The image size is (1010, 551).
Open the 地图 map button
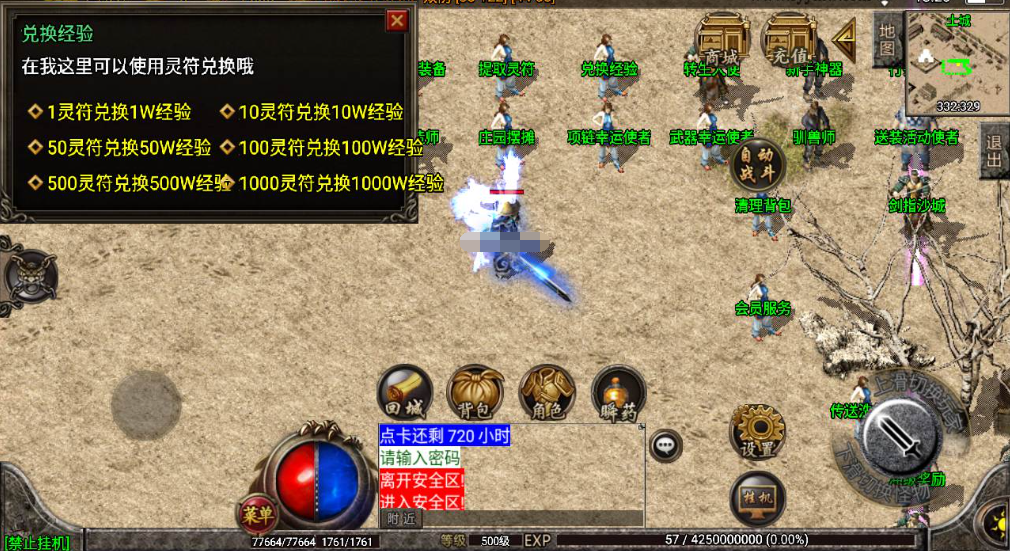(886, 40)
